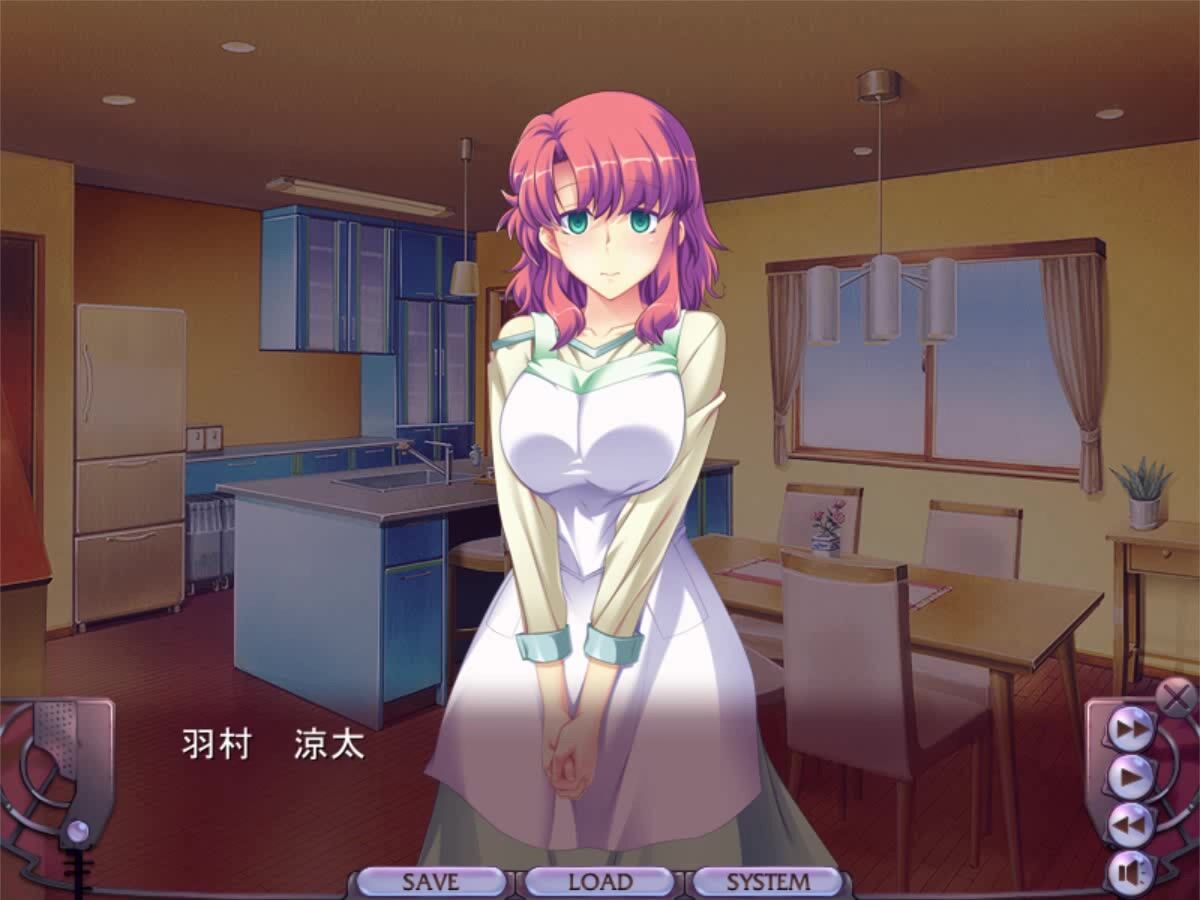The image size is (1200, 900).
Task: Hide the message window with the X
Action: click(1176, 694)
